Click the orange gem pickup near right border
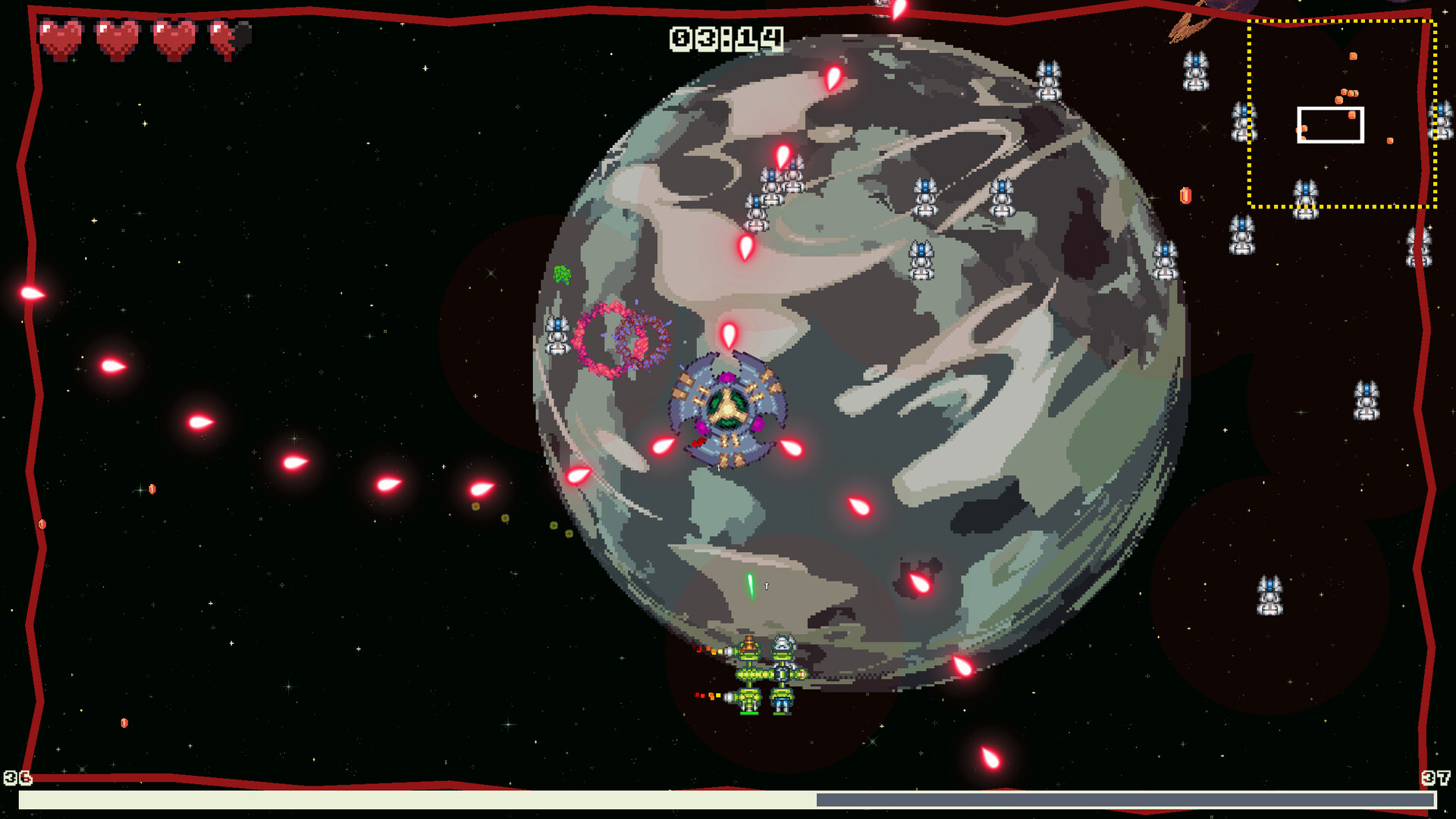The height and width of the screenshot is (819, 1456). pyautogui.click(x=1187, y=197)
